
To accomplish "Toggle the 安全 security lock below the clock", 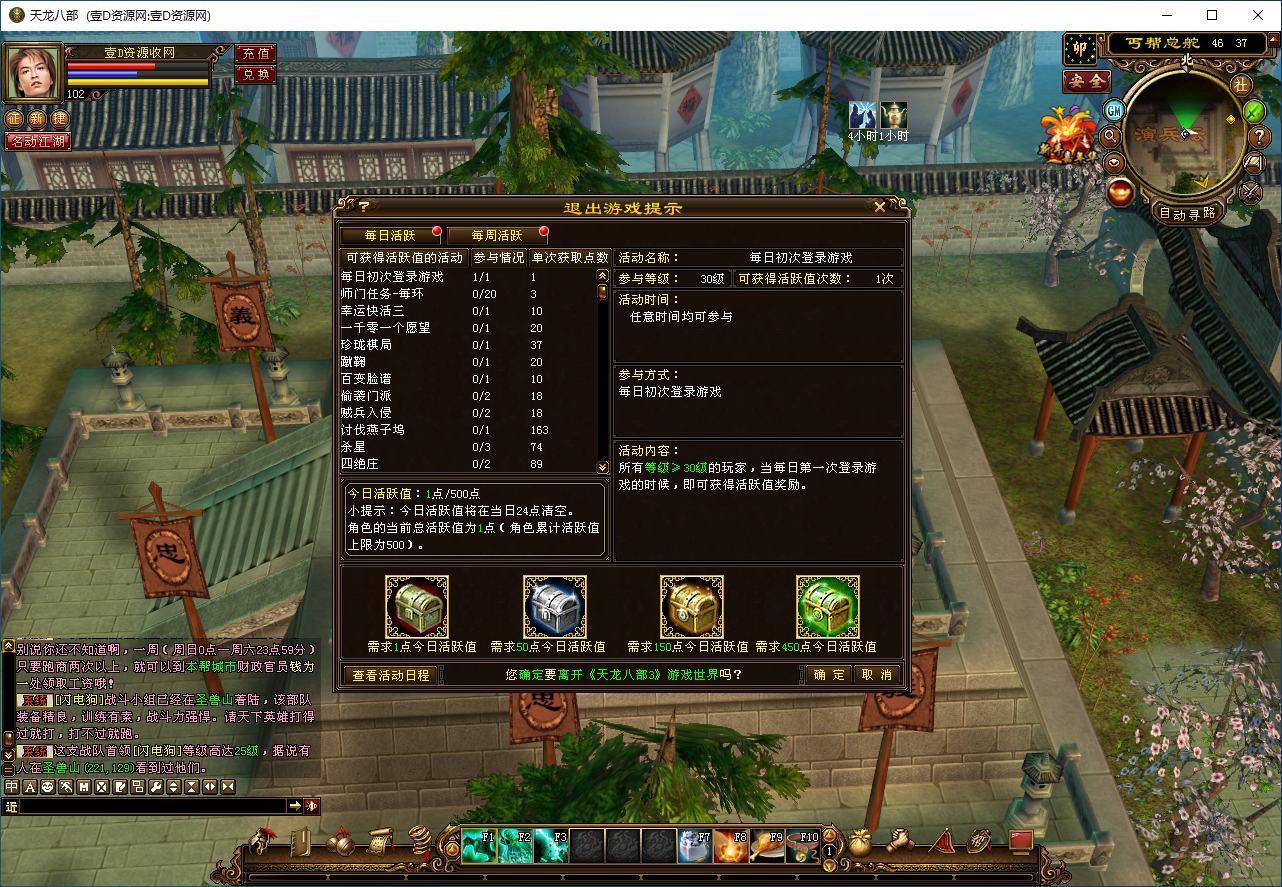I will click(1087, 81).
